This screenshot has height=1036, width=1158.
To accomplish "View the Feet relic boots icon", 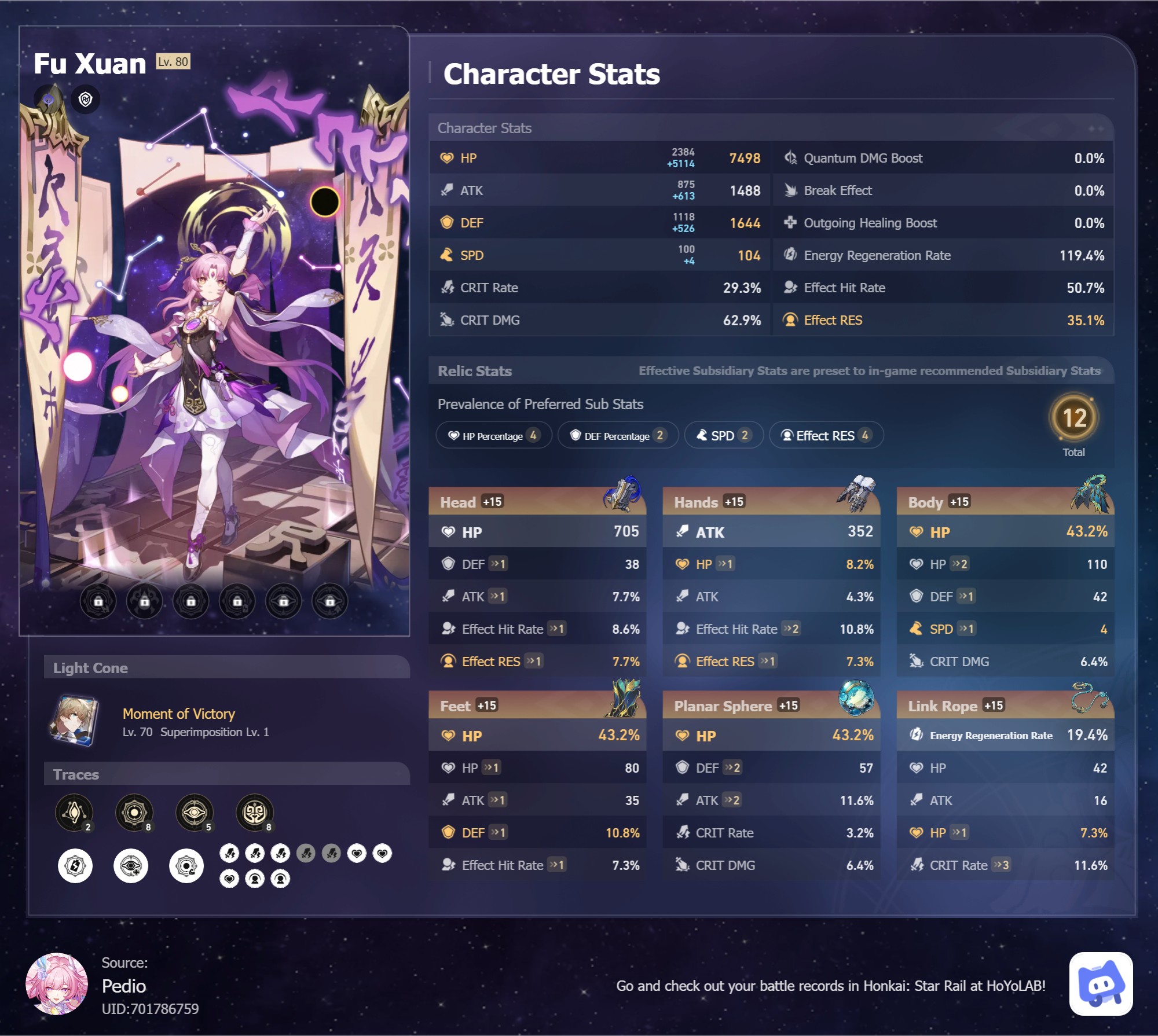I will click(x=625, y=699).
